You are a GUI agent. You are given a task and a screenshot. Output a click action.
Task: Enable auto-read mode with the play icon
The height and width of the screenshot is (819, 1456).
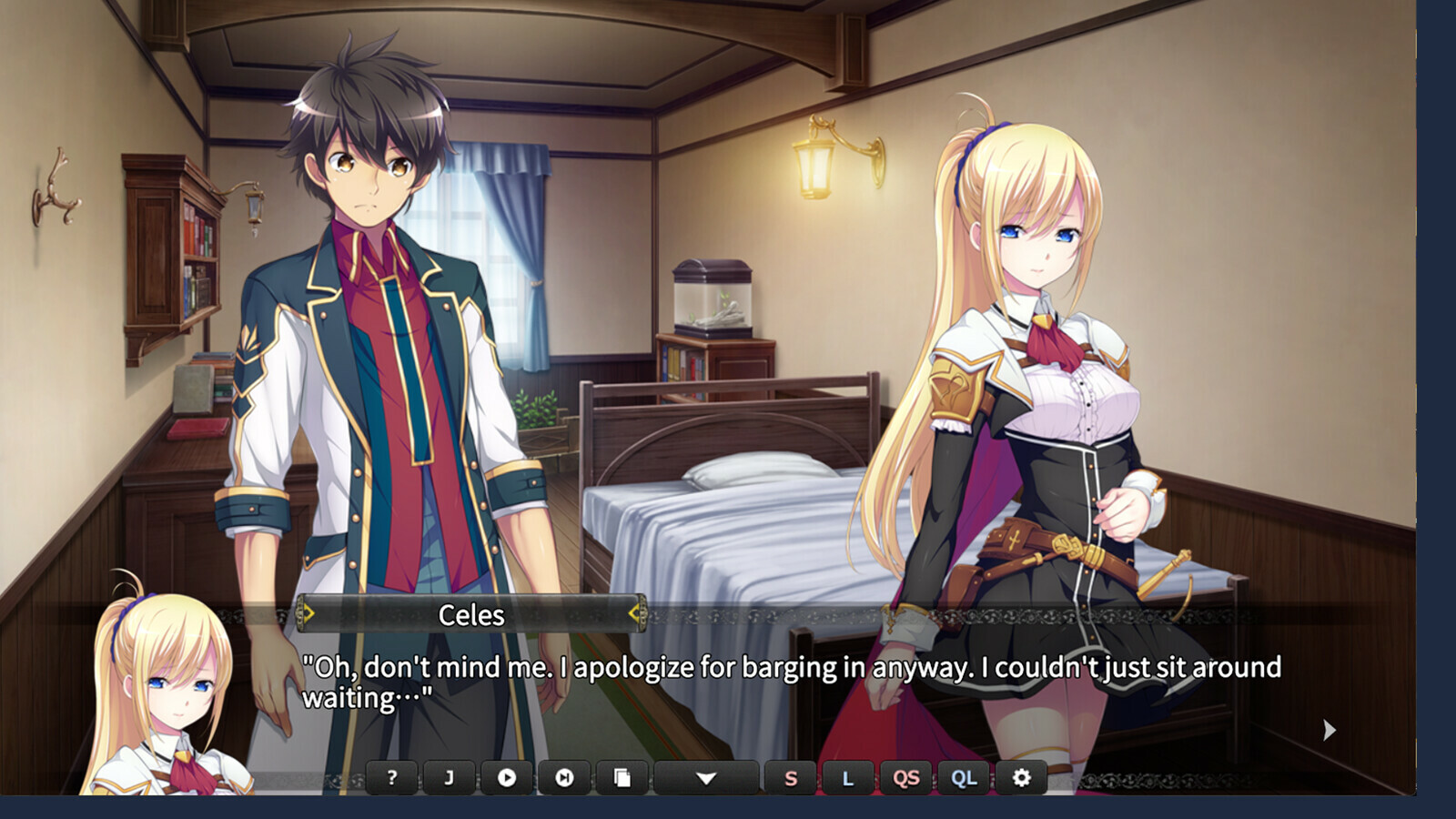coord(508,778)
